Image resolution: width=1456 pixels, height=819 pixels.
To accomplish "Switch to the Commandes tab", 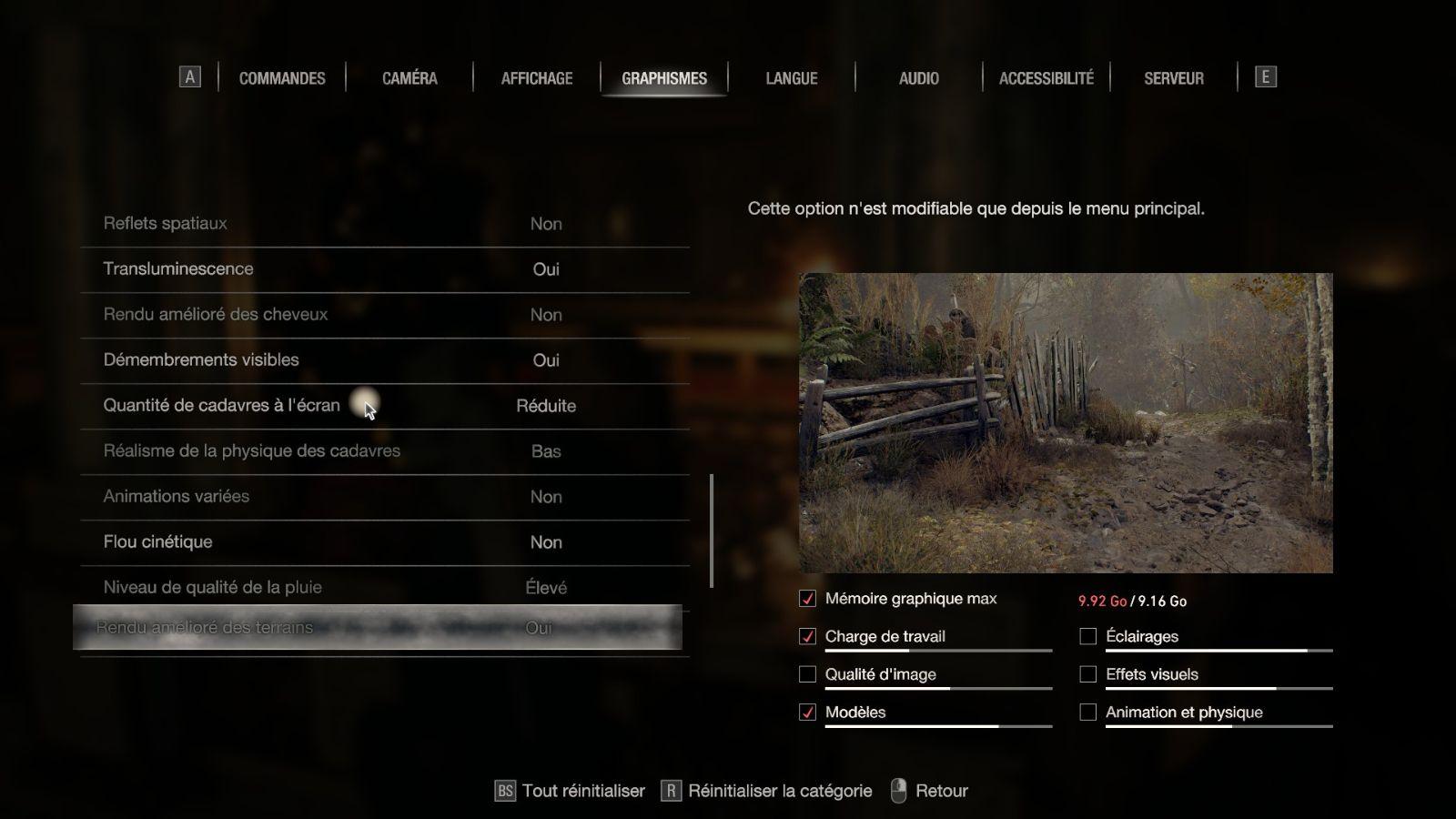I will coord(282,78).
